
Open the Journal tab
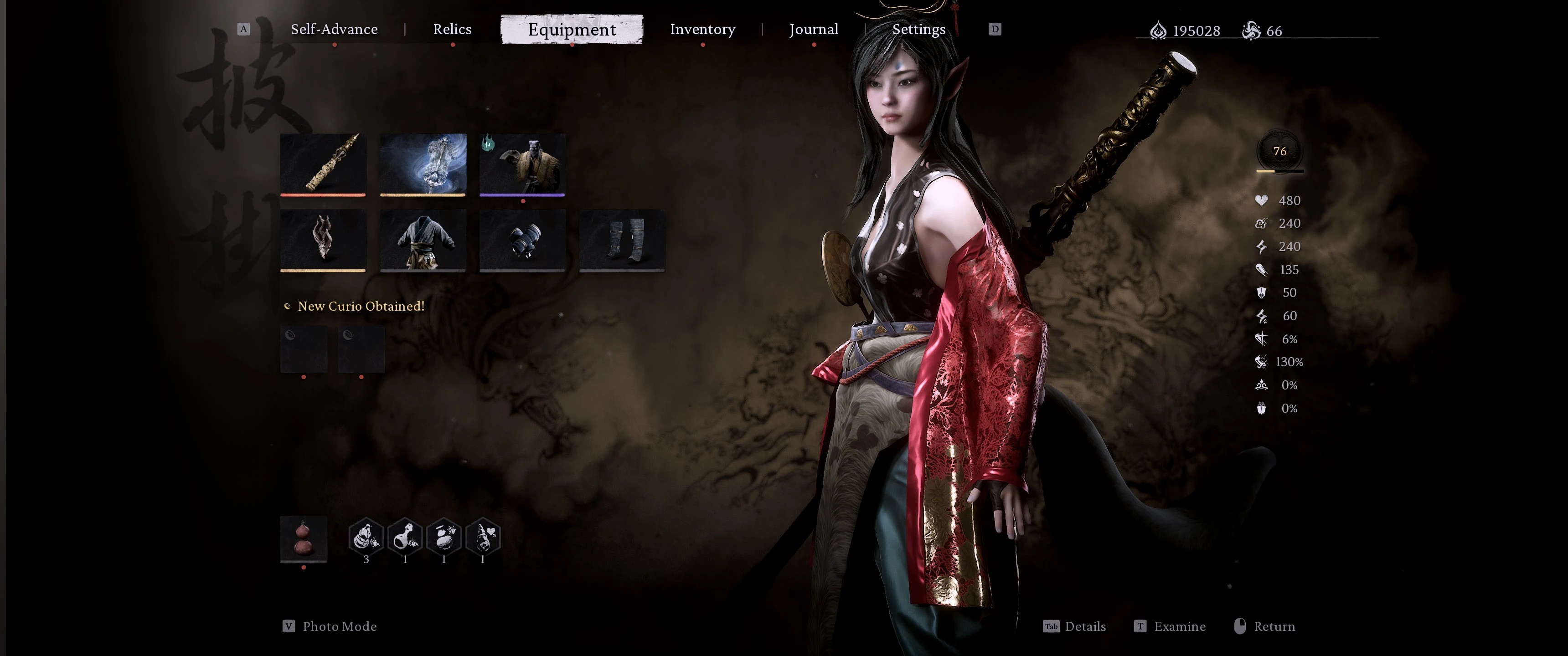pos(813,29)
